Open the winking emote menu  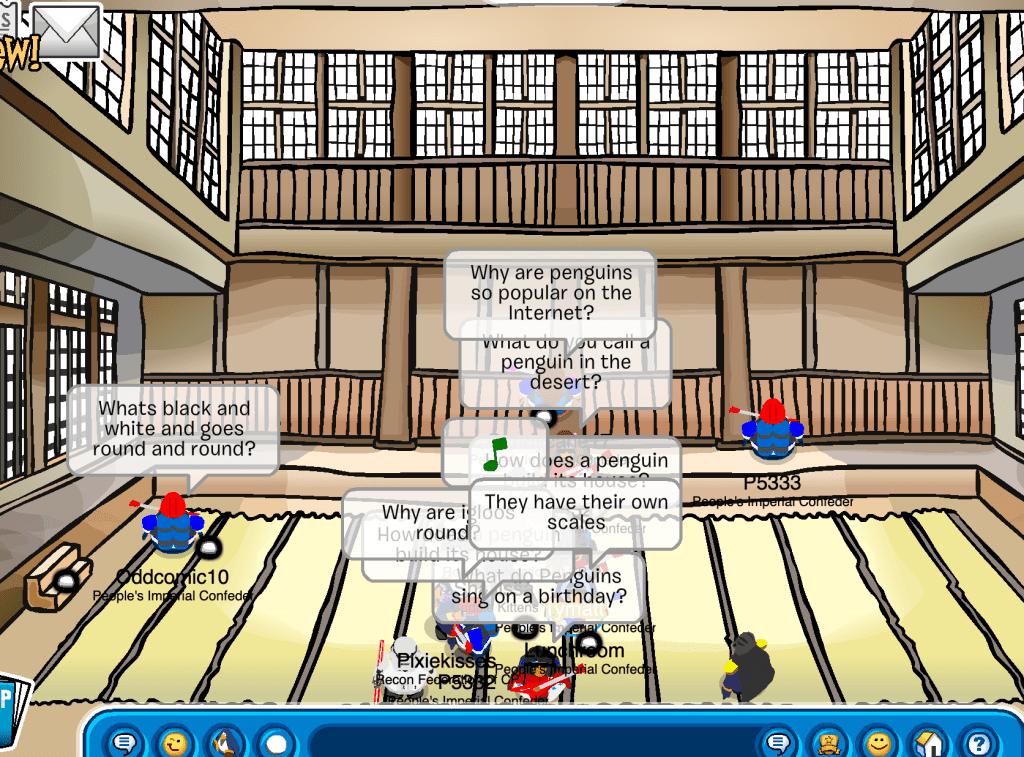click(175, 743)
